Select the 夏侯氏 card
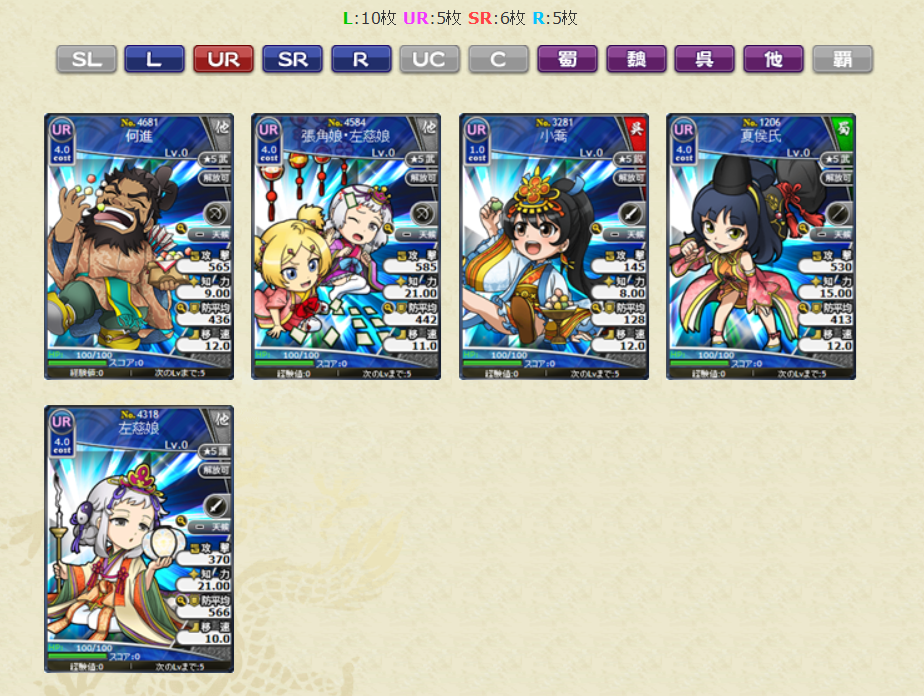The width and height of the screenshot is (924, 696). coord(761,246)
